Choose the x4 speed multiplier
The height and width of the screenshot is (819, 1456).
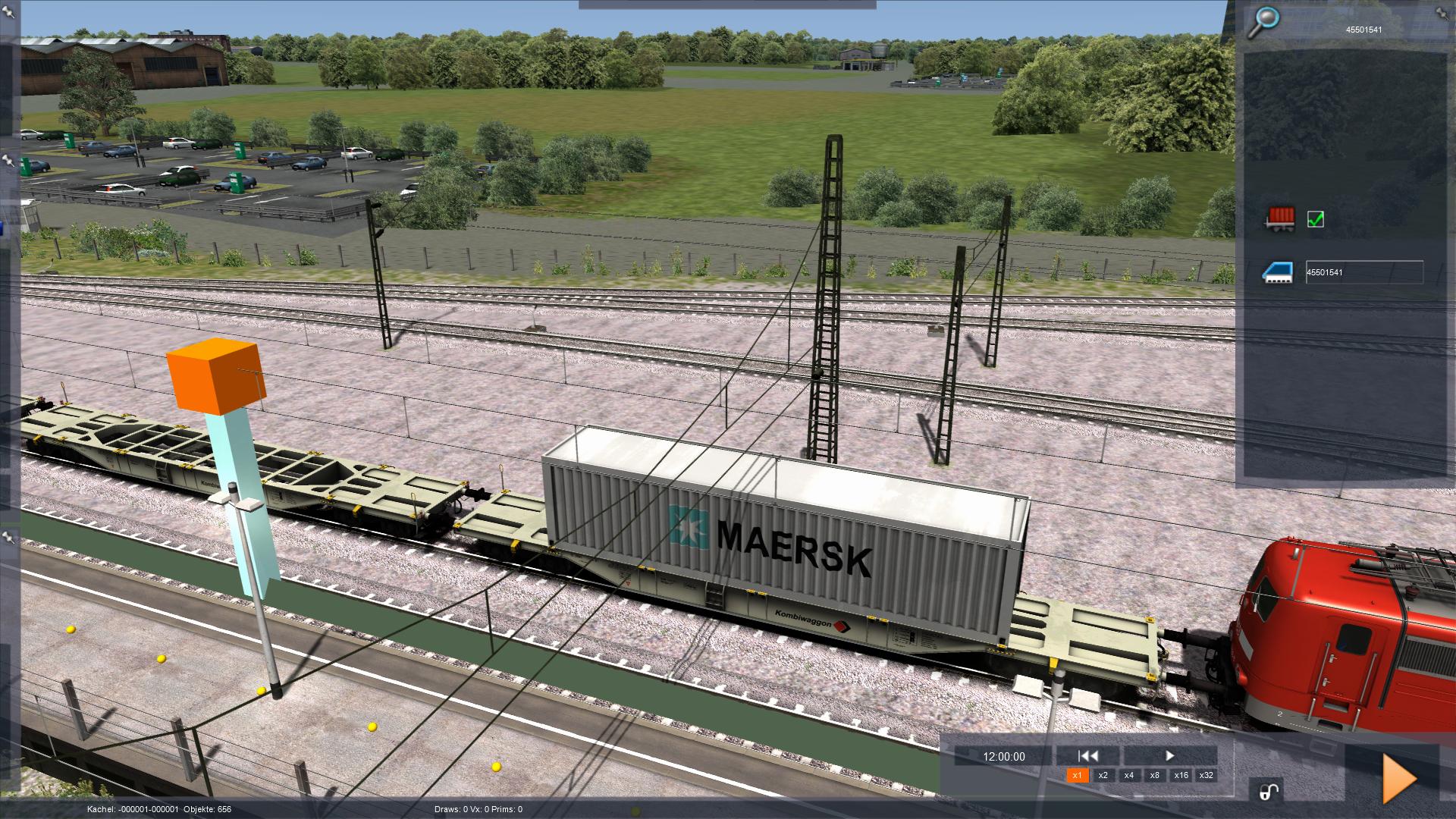pyautogui.click(x=1129, y=775)
